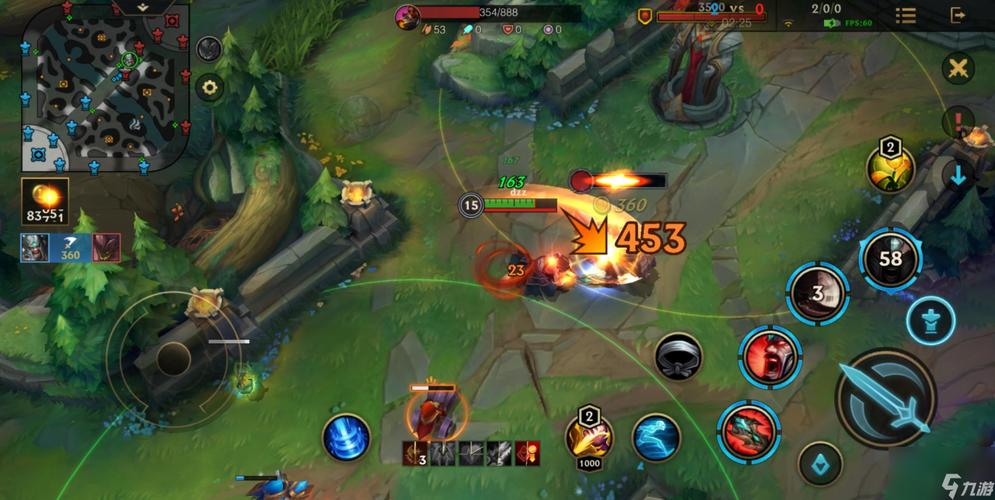Screen dimensions: 995x500
Task: Use the grey headband ability icon
Action: pyautogui.click(x=679, y=356)
